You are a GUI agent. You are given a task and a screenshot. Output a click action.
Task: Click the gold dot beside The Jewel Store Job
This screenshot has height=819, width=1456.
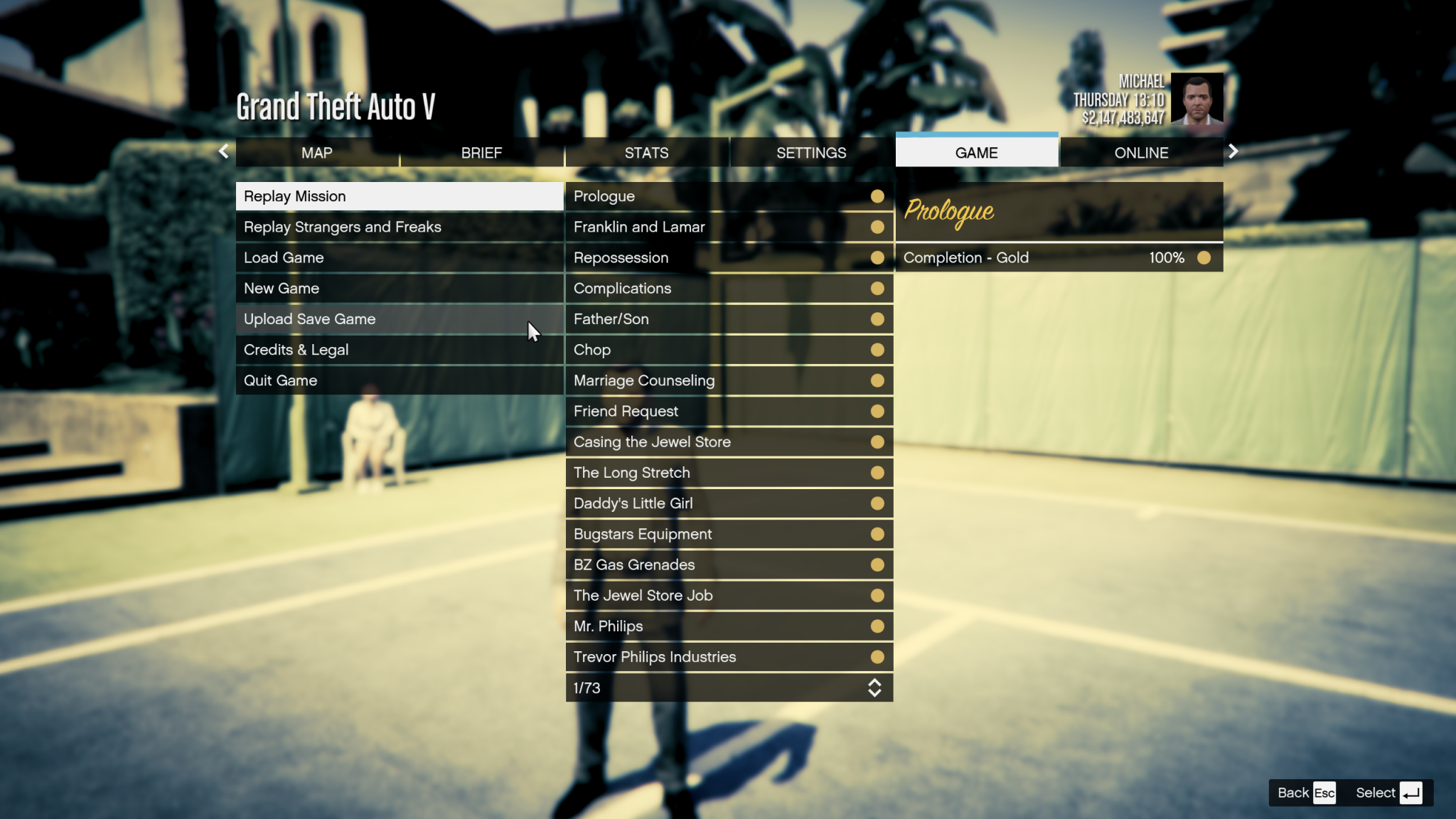pos(877,596)
